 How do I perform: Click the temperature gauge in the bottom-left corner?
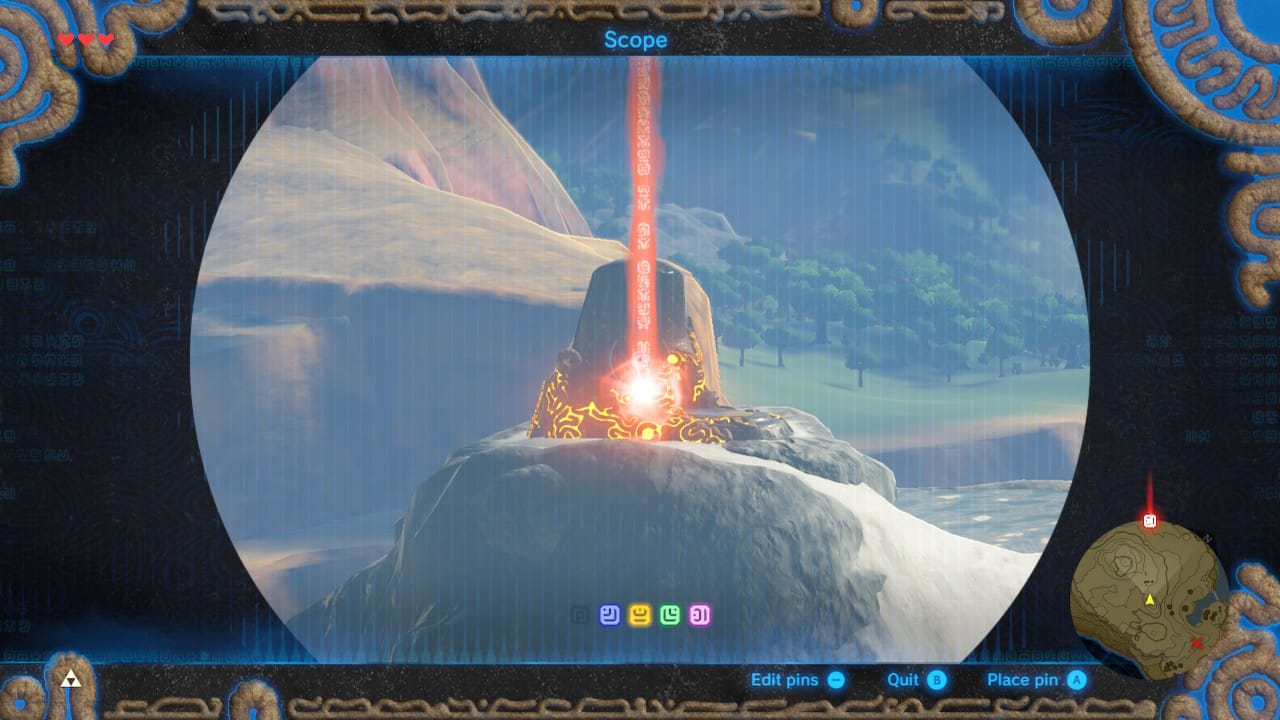(x=70, y=680)
